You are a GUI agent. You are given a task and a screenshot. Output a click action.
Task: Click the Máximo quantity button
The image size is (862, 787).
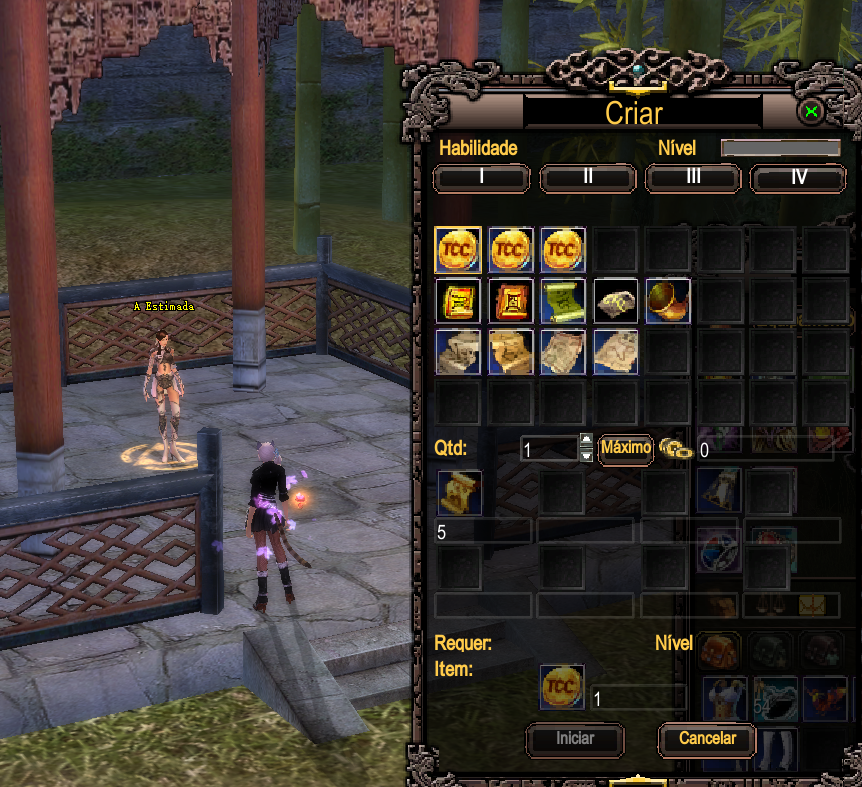626,448
